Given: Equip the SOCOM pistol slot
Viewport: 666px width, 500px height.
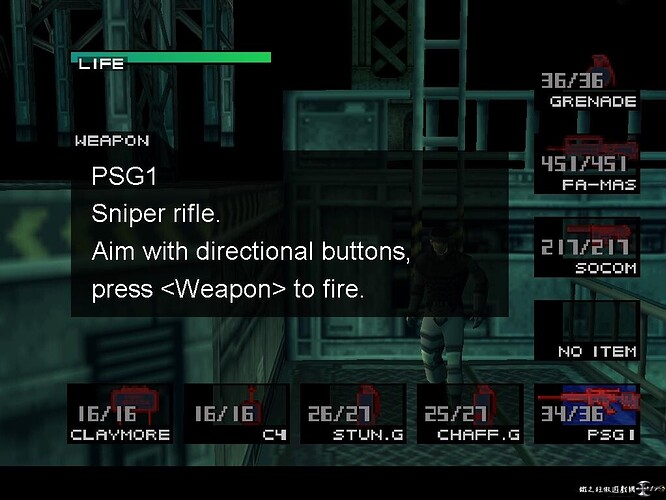Looking at the screenshot, I should coord(587,248).
